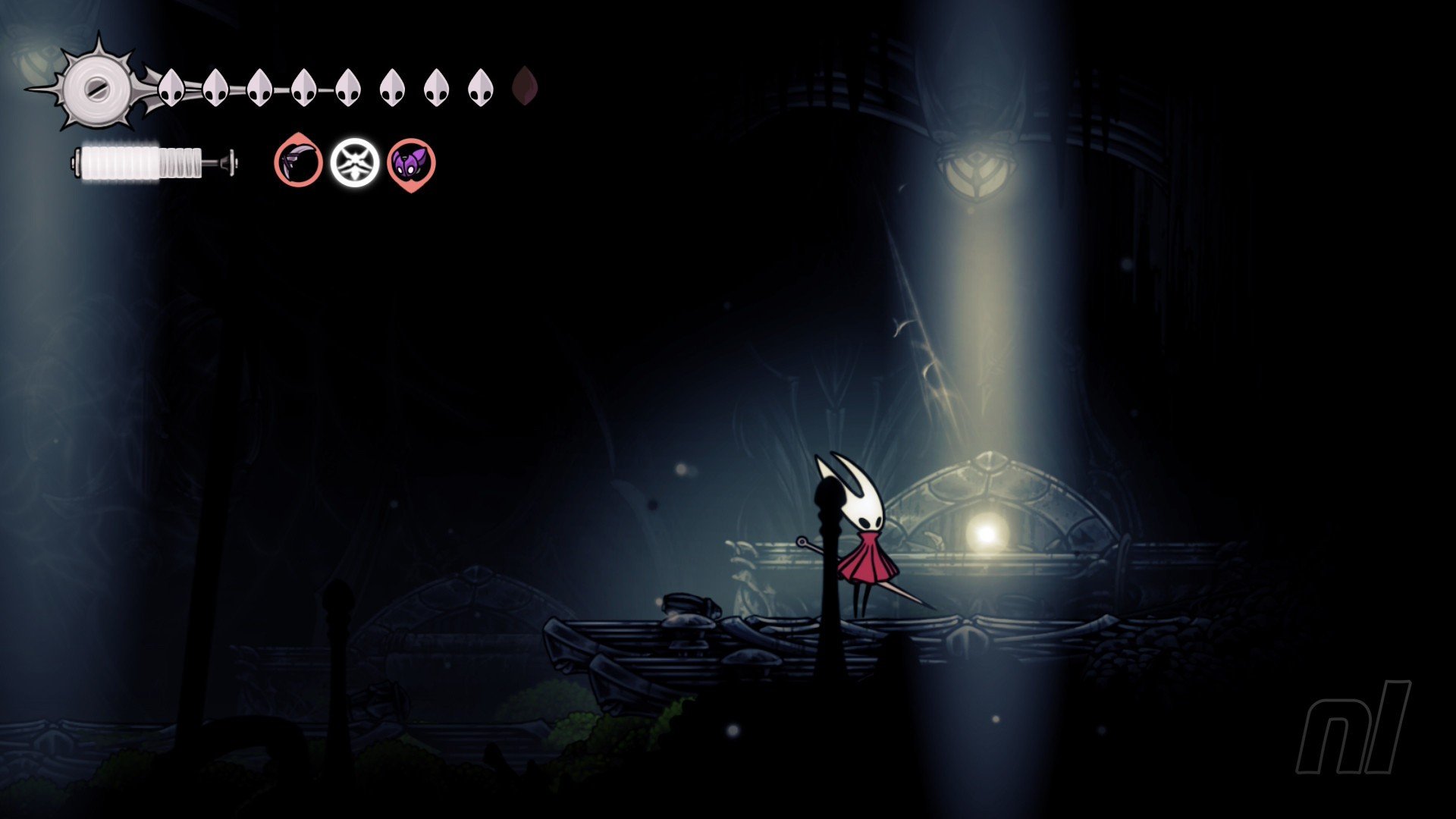
Task: Activate the glowing white silk skill icon
Action: pyautogui.click(x=354, y=162)
